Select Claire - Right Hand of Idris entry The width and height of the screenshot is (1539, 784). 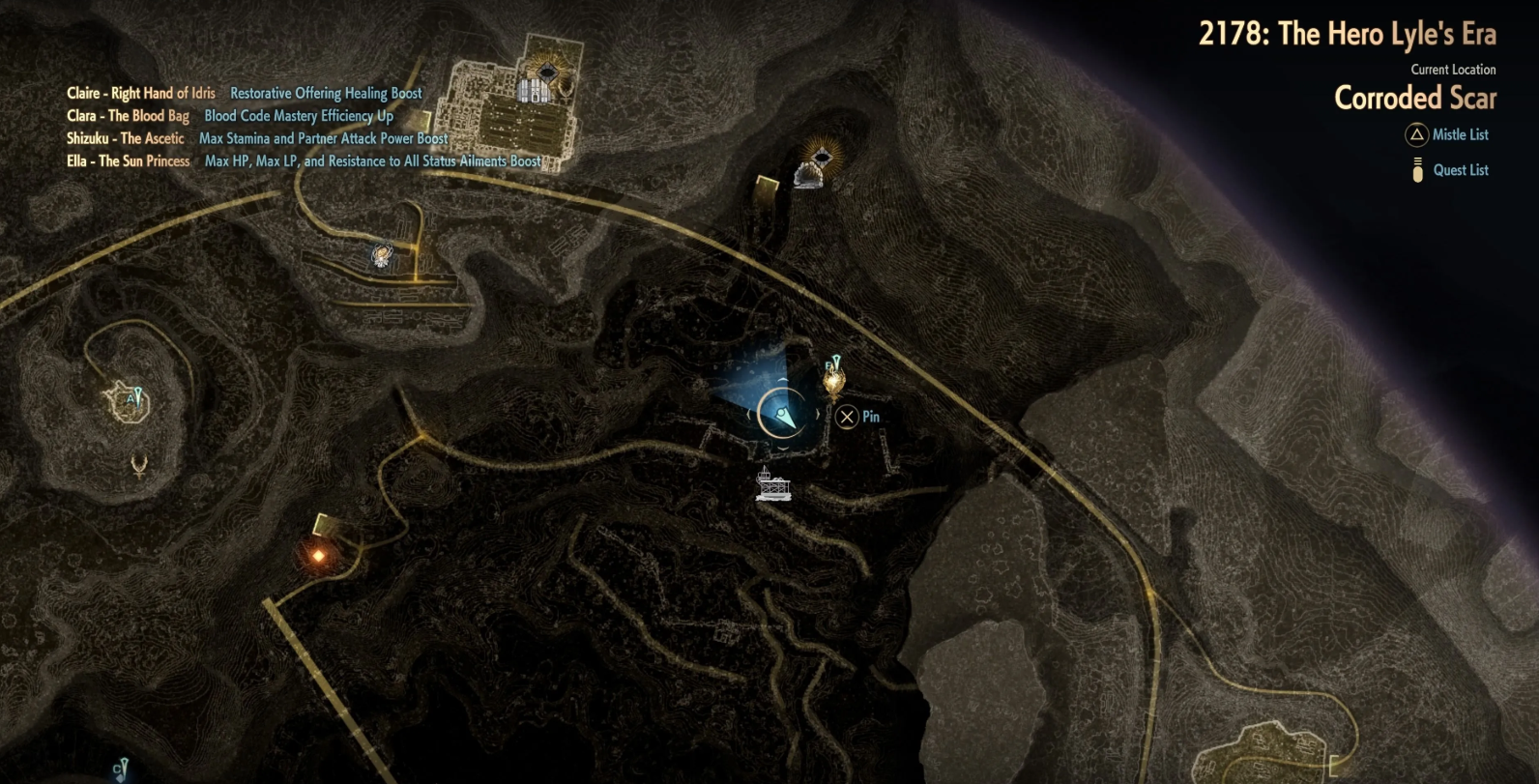click(141, 94)
